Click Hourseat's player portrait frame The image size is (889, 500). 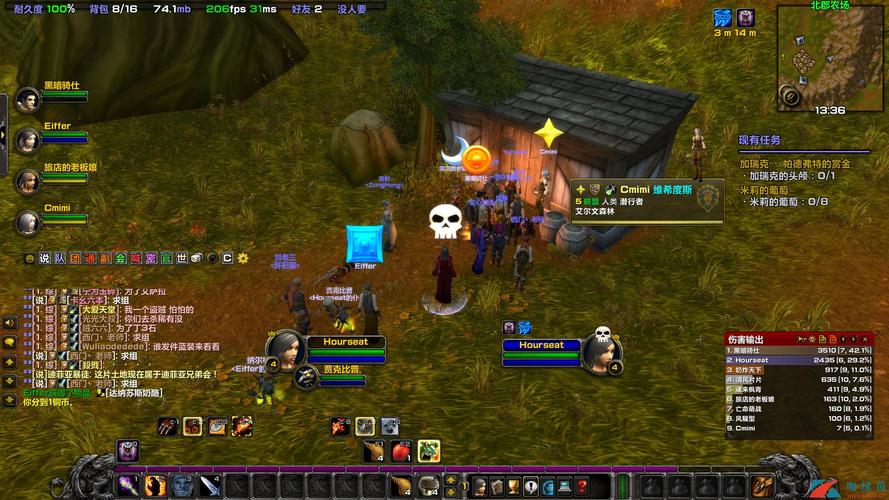pyautogui.click(x=287, y=349)
